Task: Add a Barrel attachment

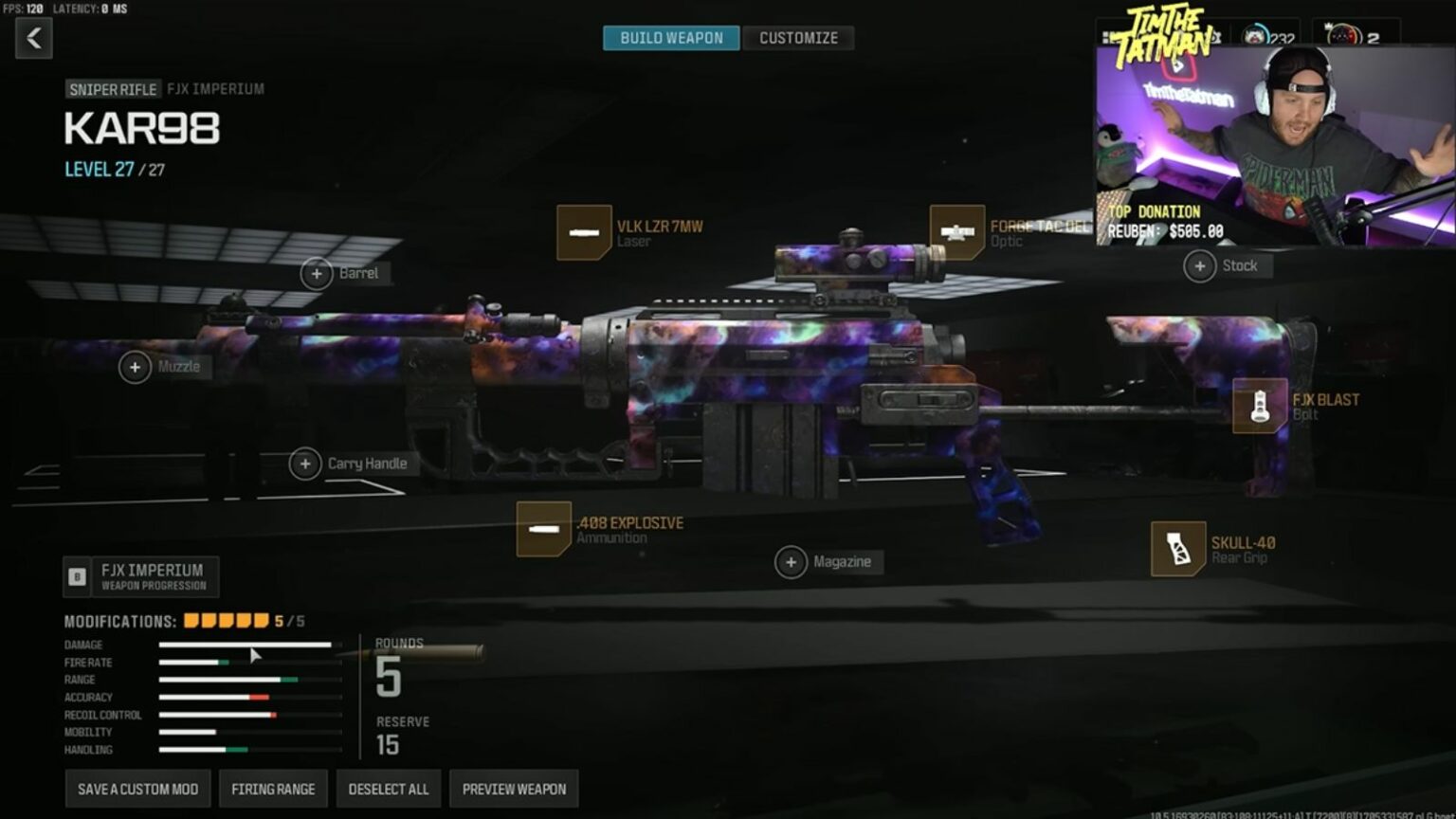Action: point(317,274)
